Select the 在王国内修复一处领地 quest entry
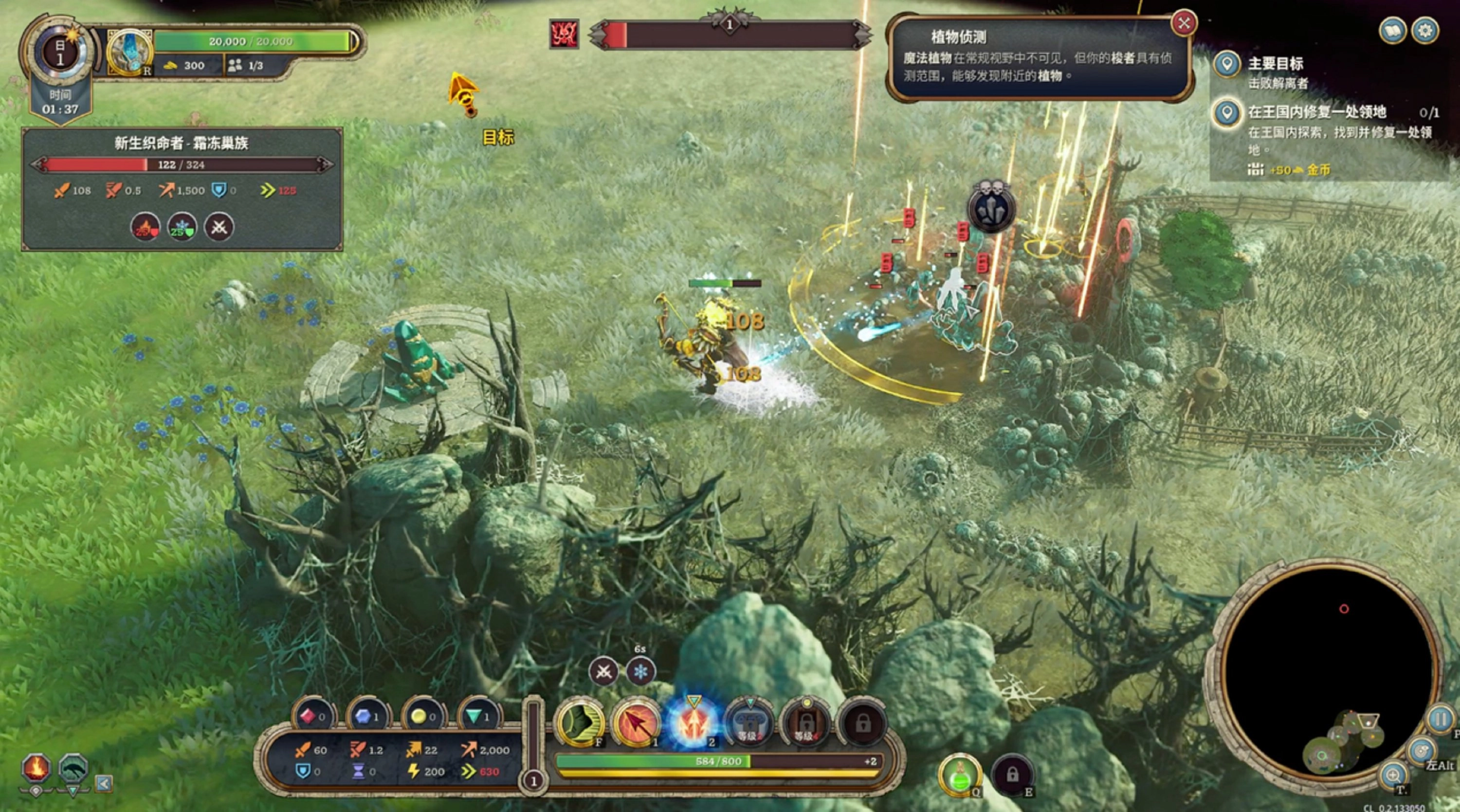The height and width of the screenshot is (812, 1460). 1316,112
